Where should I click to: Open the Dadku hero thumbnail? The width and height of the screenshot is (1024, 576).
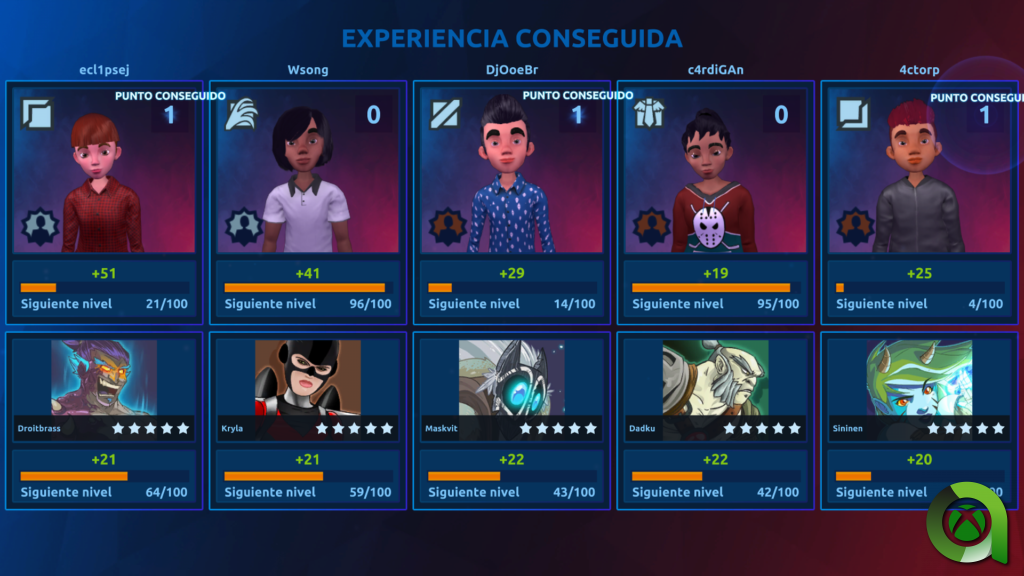pyautogui.click(x=716, y=378)
